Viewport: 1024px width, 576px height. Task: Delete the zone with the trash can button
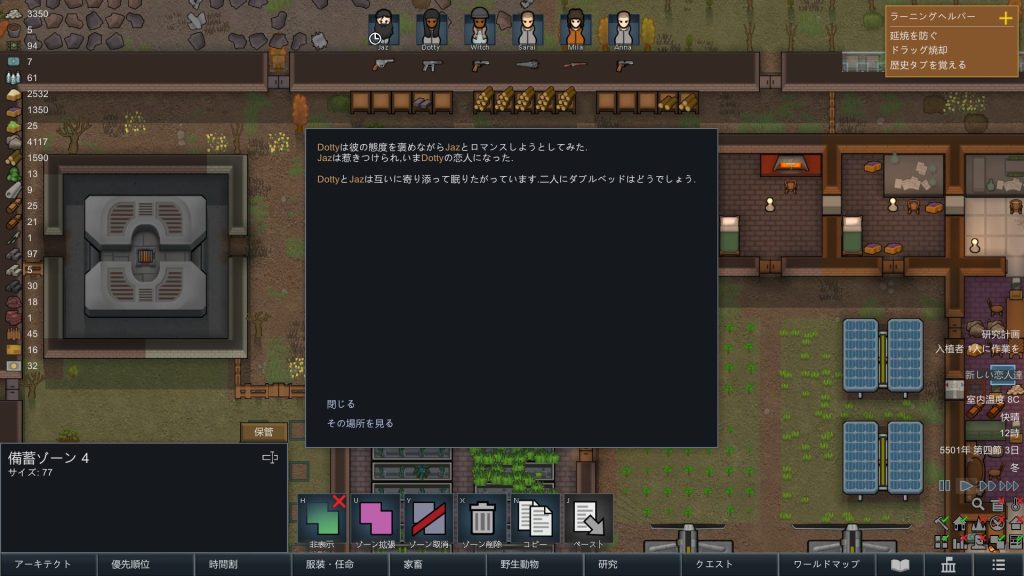pos(482,519)
